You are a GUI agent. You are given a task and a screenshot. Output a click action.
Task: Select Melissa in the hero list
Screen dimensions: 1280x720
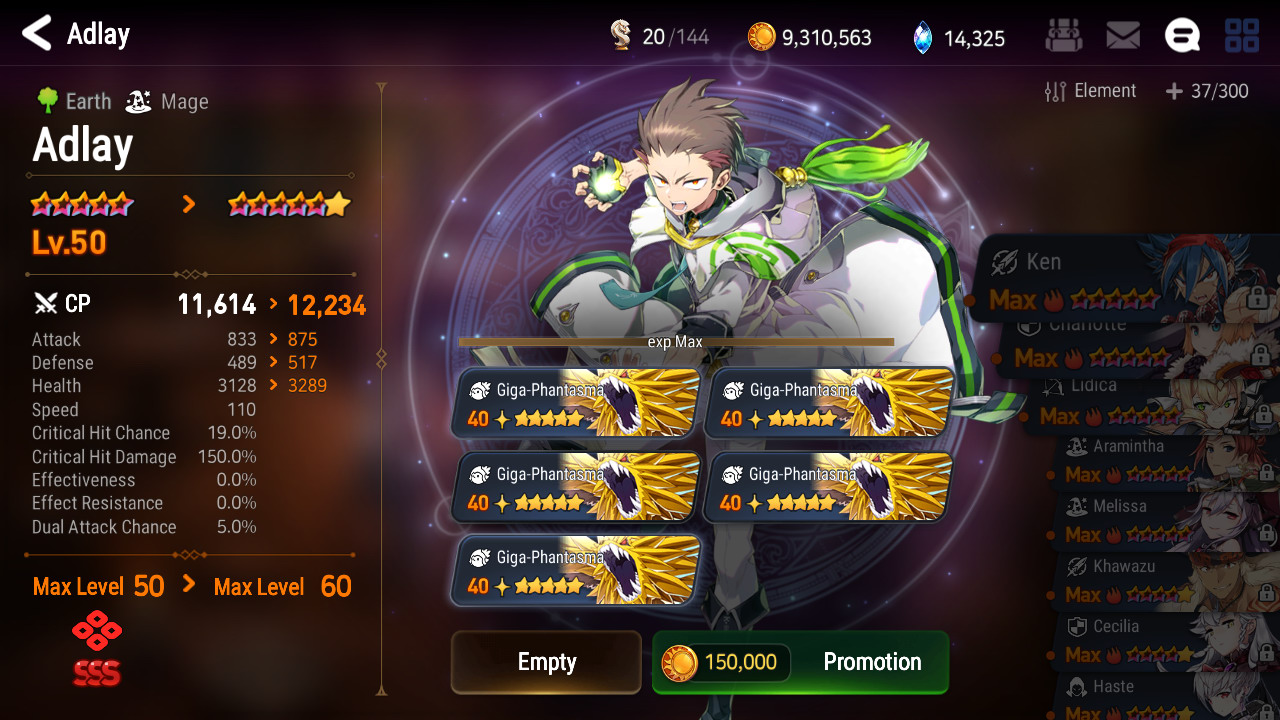pyautogui.click(x=1160, y=521)
